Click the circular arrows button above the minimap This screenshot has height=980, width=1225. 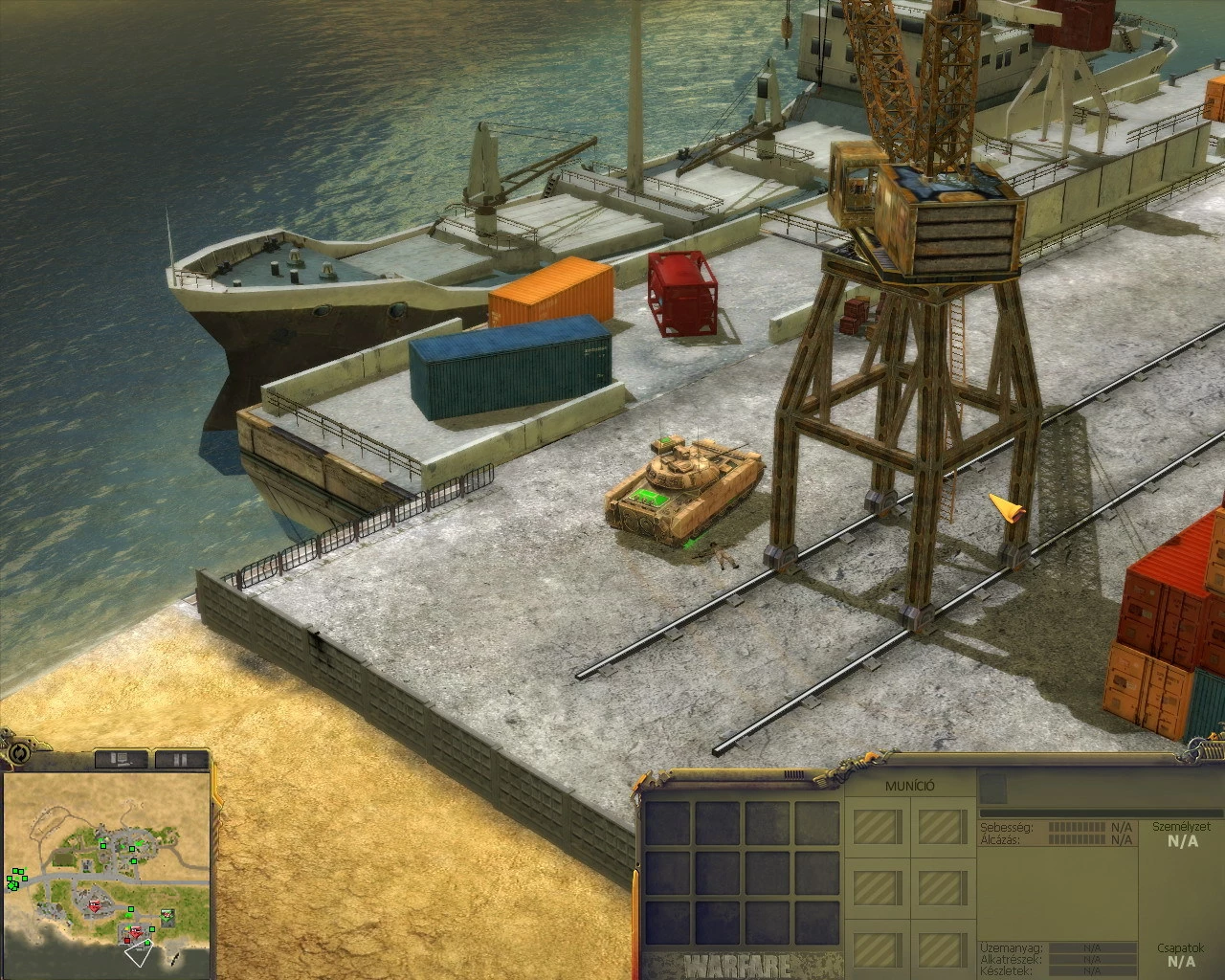[x=21, y=753]
